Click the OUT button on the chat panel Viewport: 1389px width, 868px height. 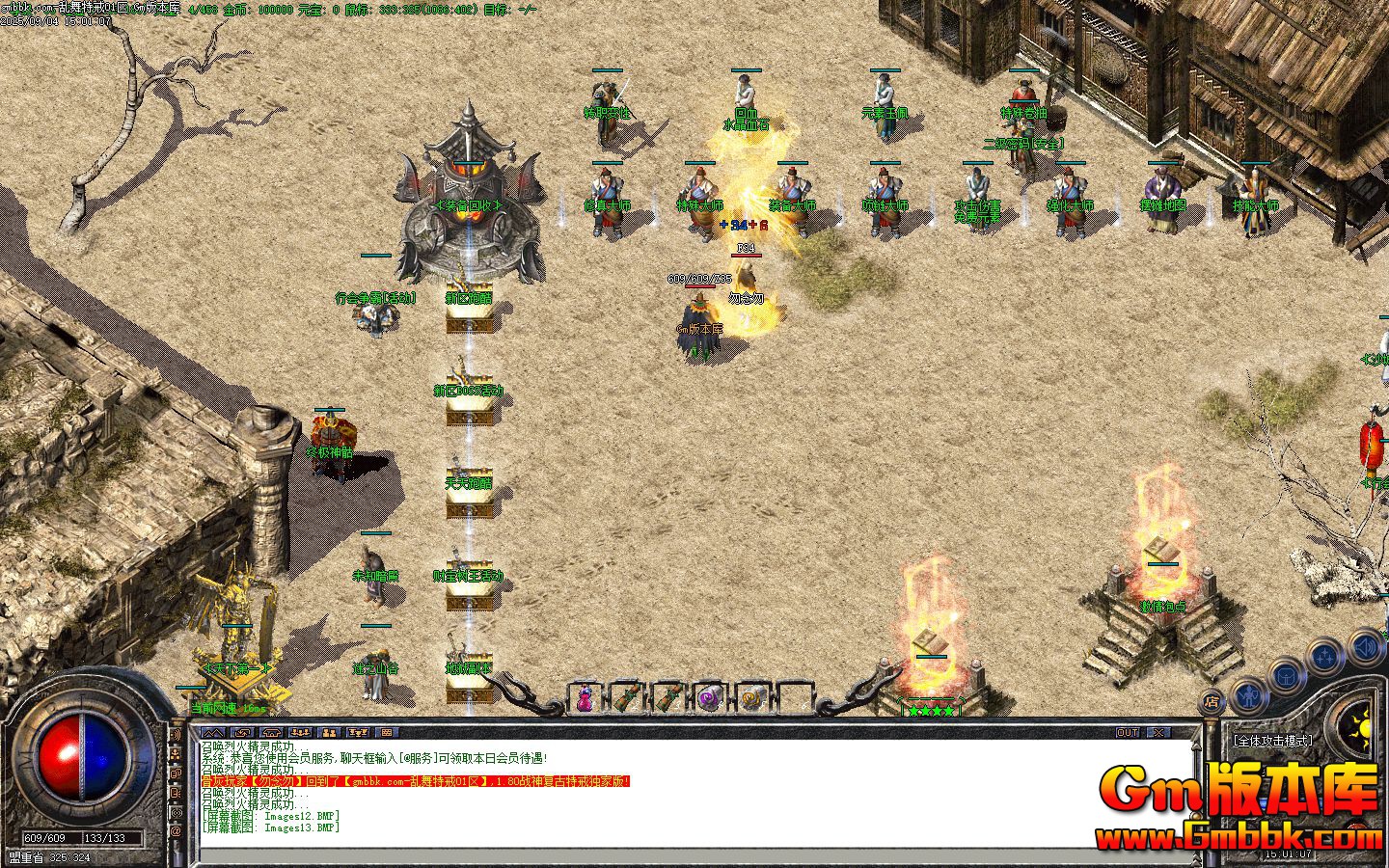tap(1126, 731)
